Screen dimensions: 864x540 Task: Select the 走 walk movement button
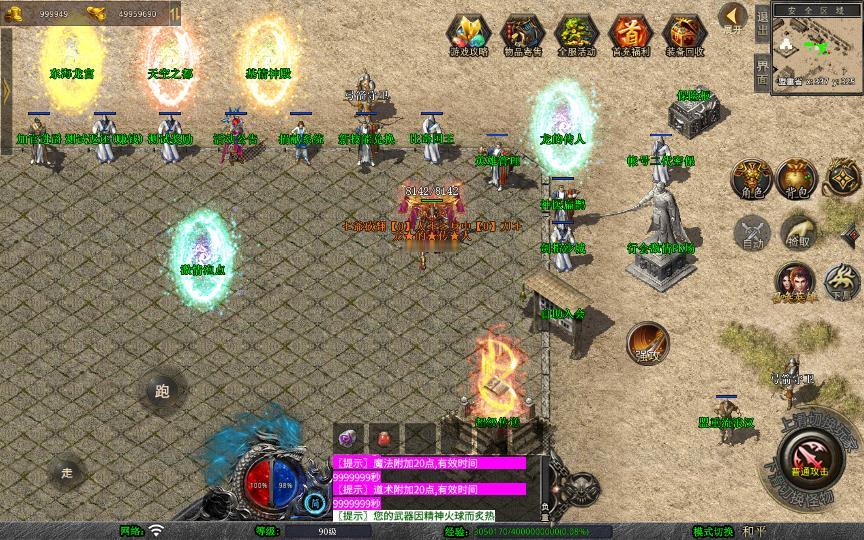point(68,470)
